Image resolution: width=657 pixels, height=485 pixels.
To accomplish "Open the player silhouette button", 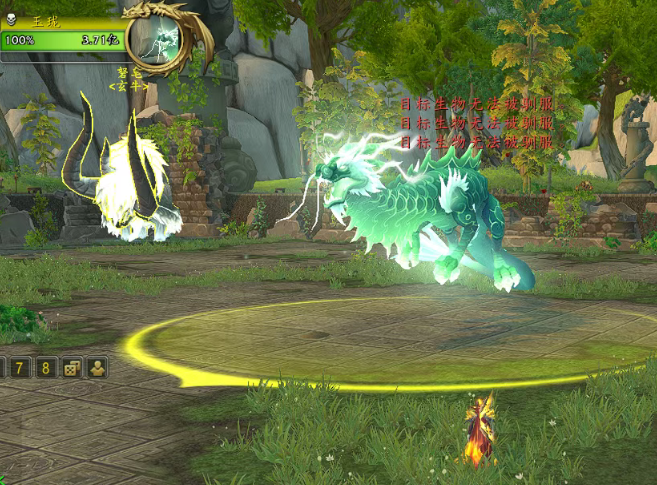I will [x=96, y=367].
